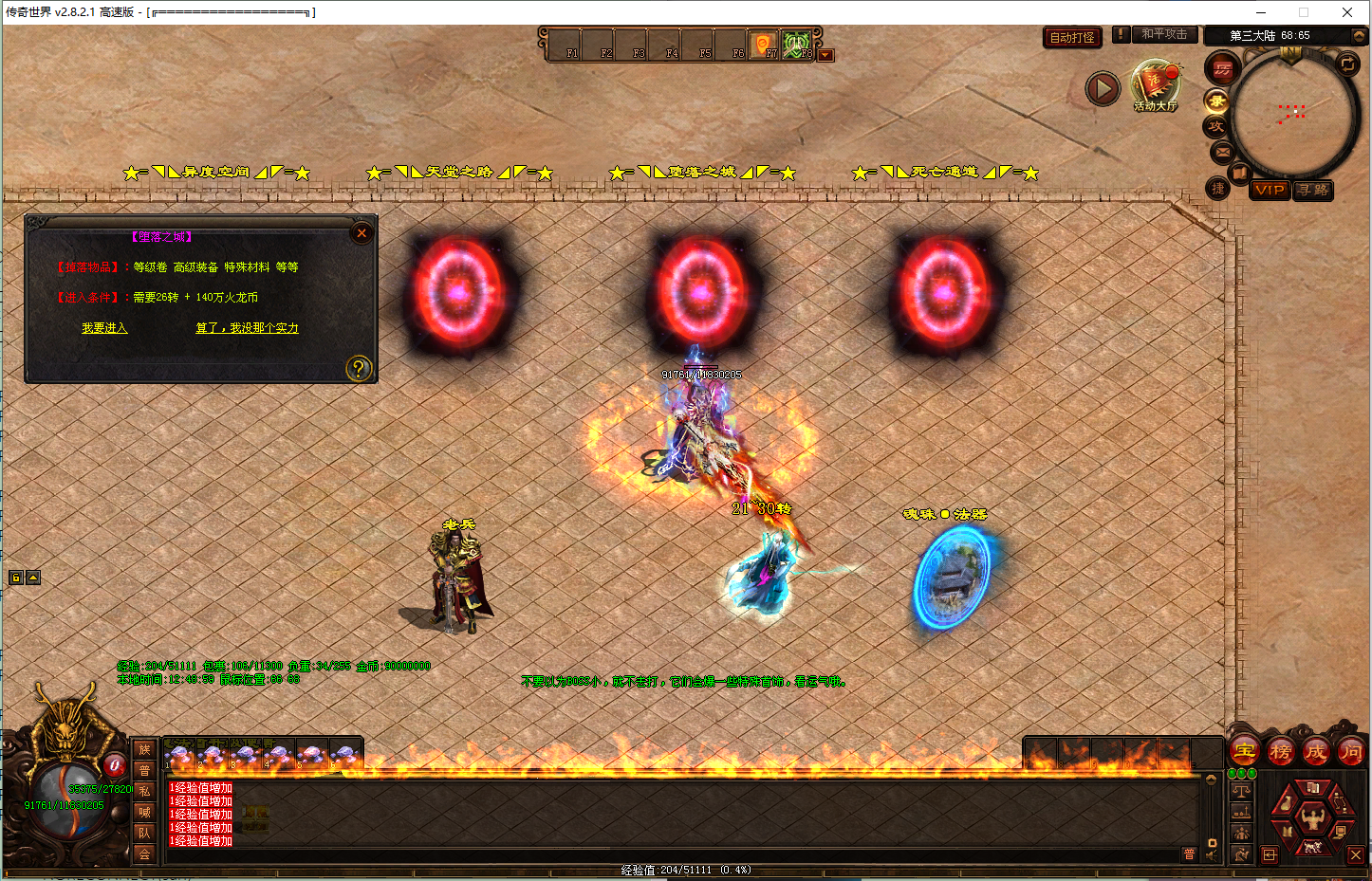Image resolution: width=1372 pixels, height=881 pixels.
Task: Switch to the 队 team chat channel
Action: click(x=144, y=833)
